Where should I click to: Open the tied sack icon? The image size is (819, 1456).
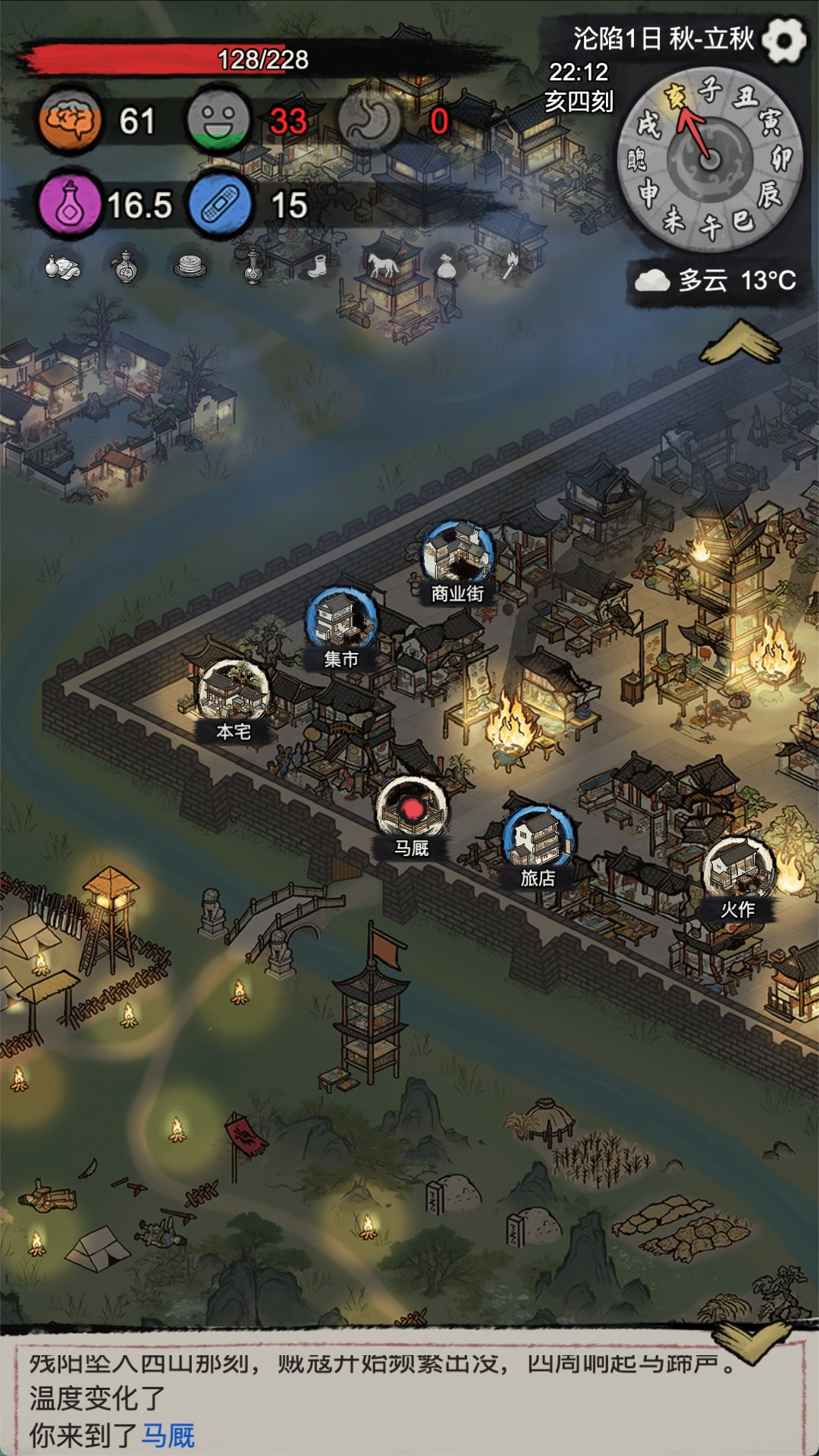tap(446, 265)
